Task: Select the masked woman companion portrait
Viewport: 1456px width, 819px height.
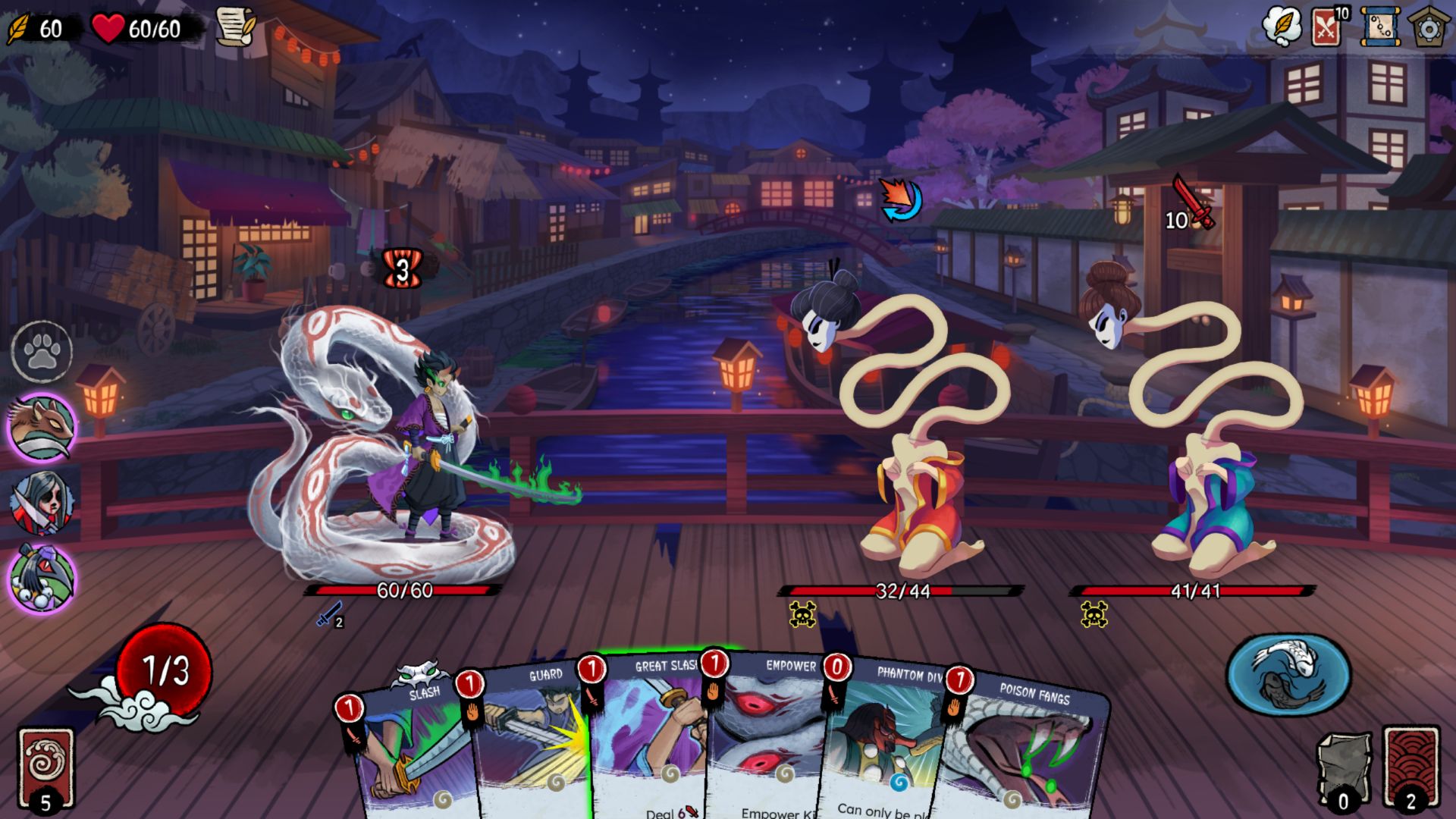Action: click(x=42, y=502)
